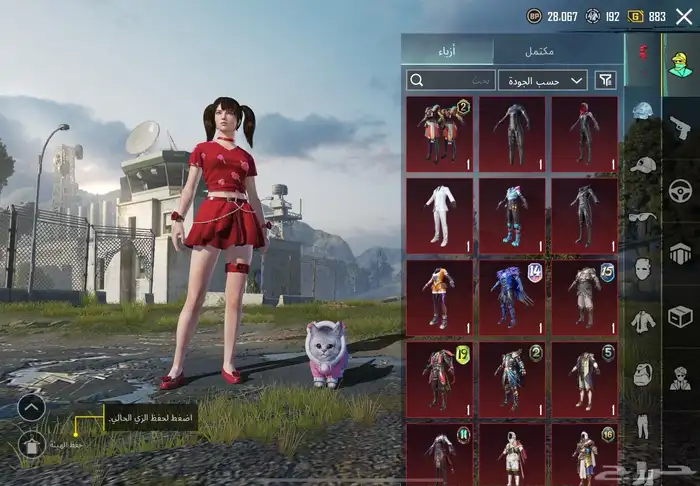Switch to the مكتمل tab

coord(557,51)
